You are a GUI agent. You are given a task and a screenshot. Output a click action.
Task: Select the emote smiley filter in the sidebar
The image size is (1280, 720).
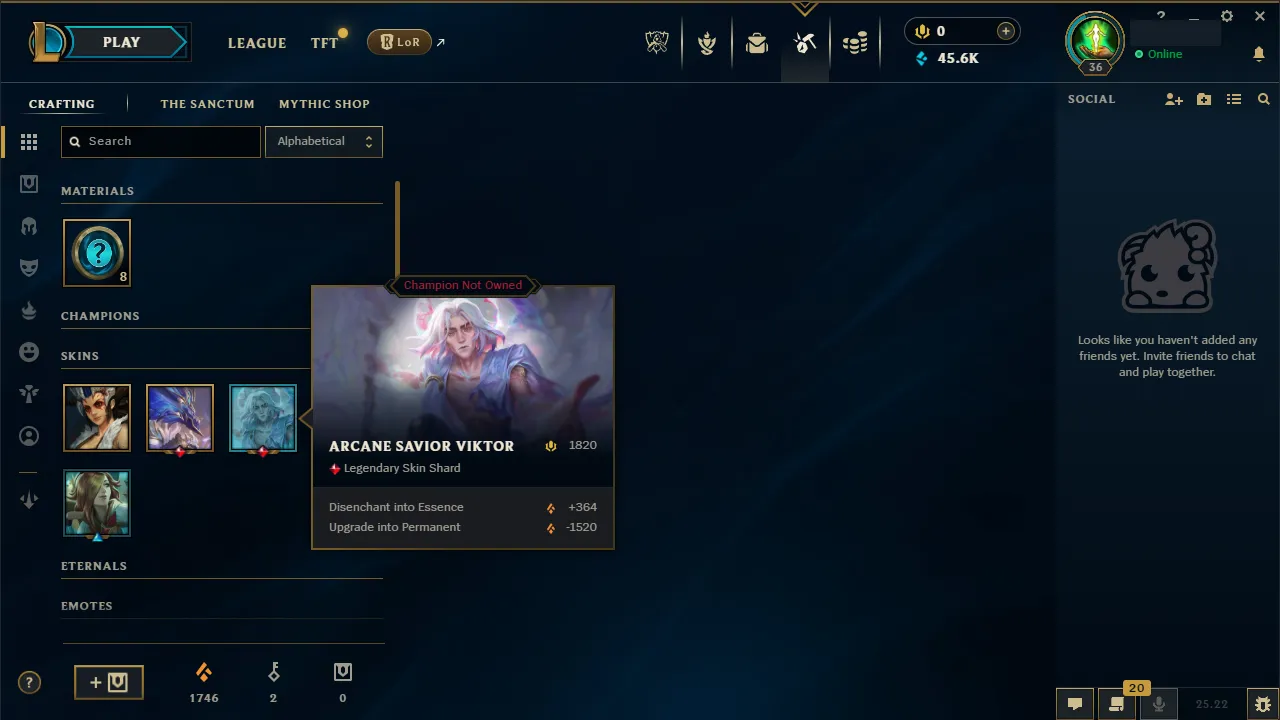(29, 351)
